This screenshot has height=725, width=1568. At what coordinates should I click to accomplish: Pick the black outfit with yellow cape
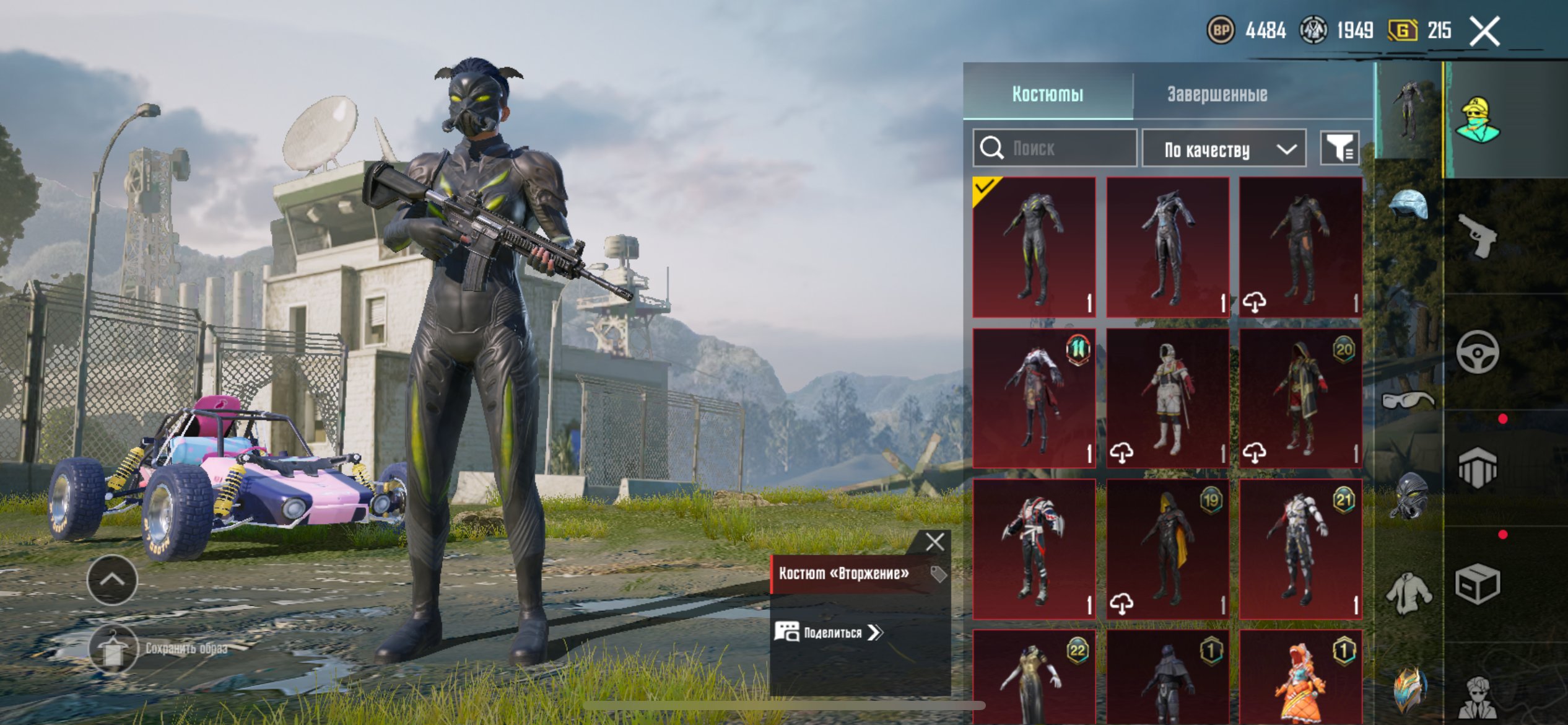[x=1167, y=549]
